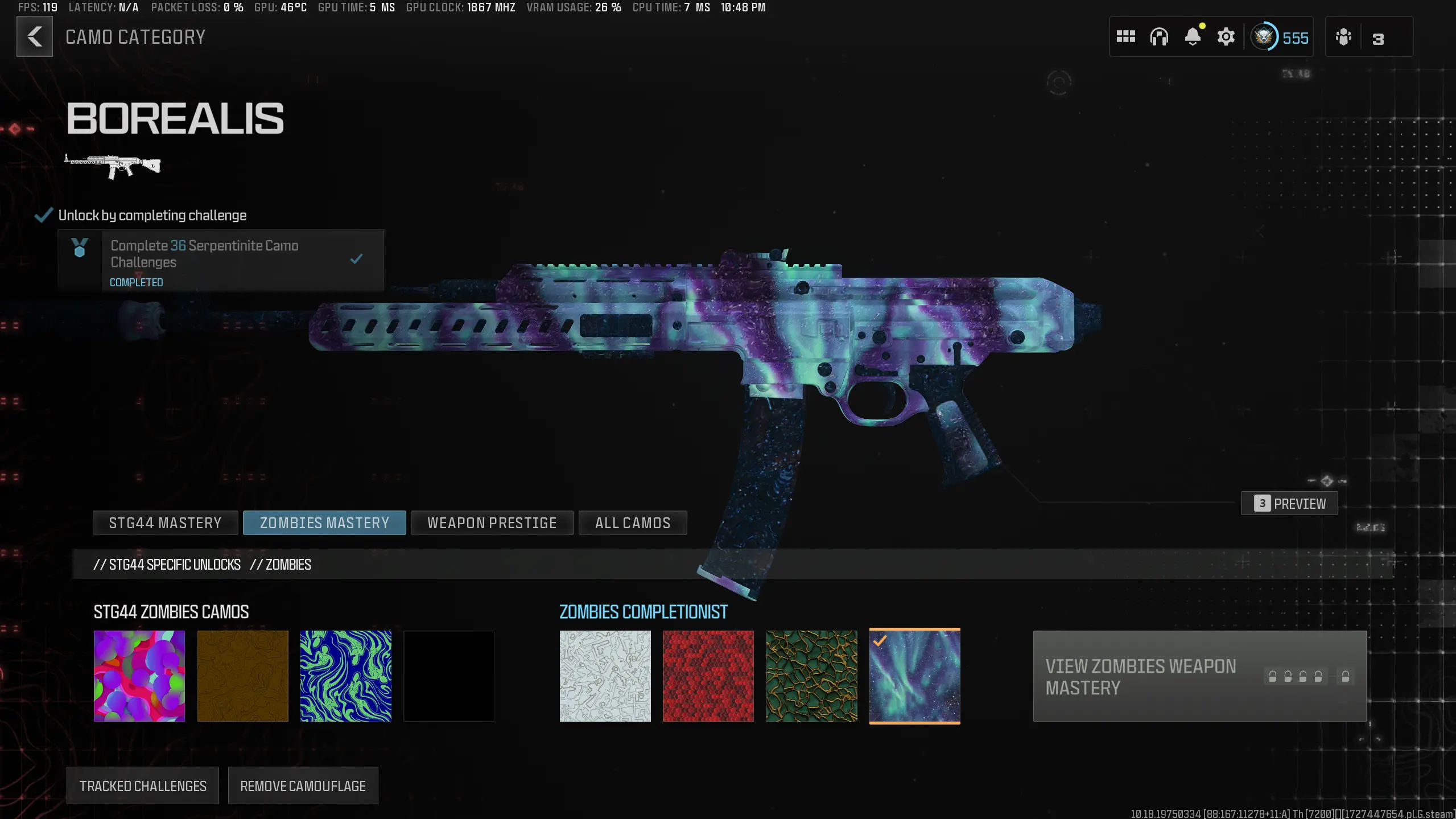Screen dimensions: 1456x819
Task: Open Tracked Challenges
Action: pos(142,785)
